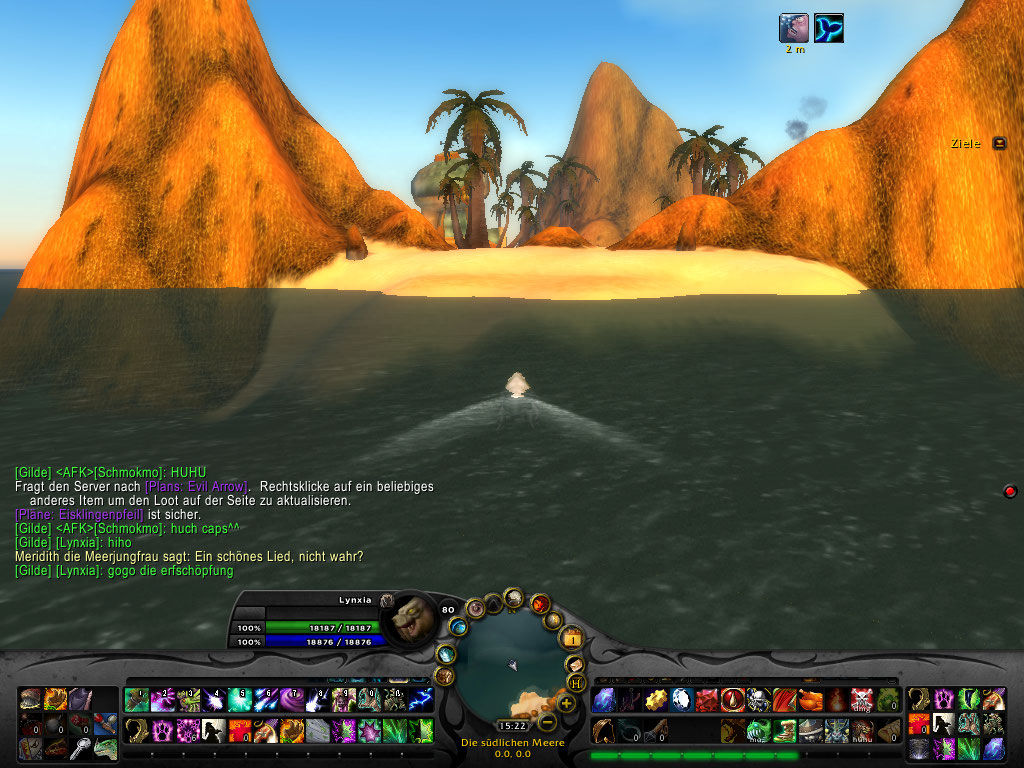Click the red circle button at screen edge
Screen dimensions: 1024x768
(x=1010, y=491)
